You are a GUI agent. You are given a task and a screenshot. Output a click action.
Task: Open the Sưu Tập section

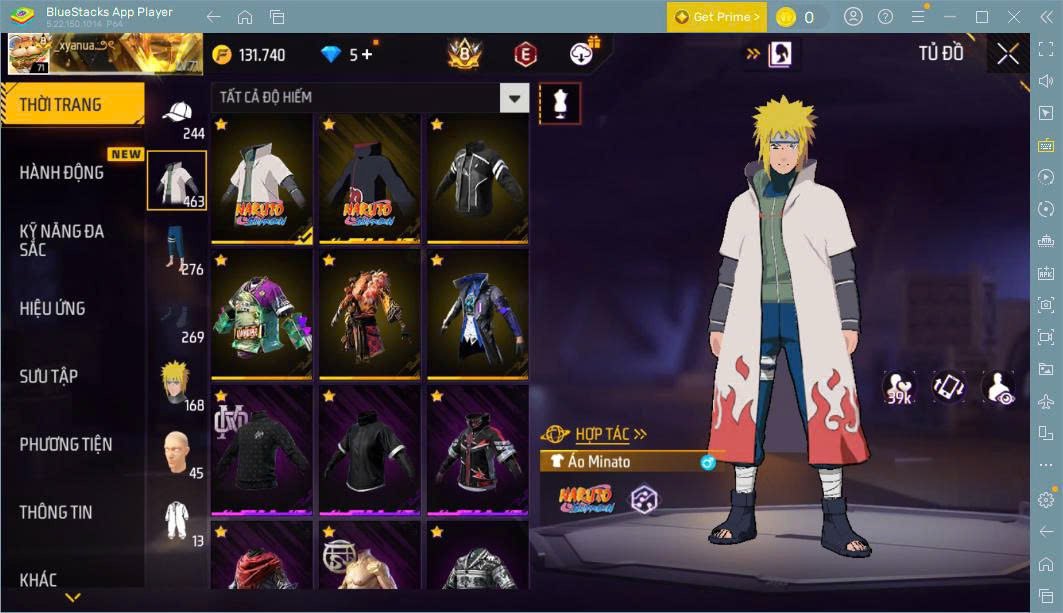[x=48, y=377]
